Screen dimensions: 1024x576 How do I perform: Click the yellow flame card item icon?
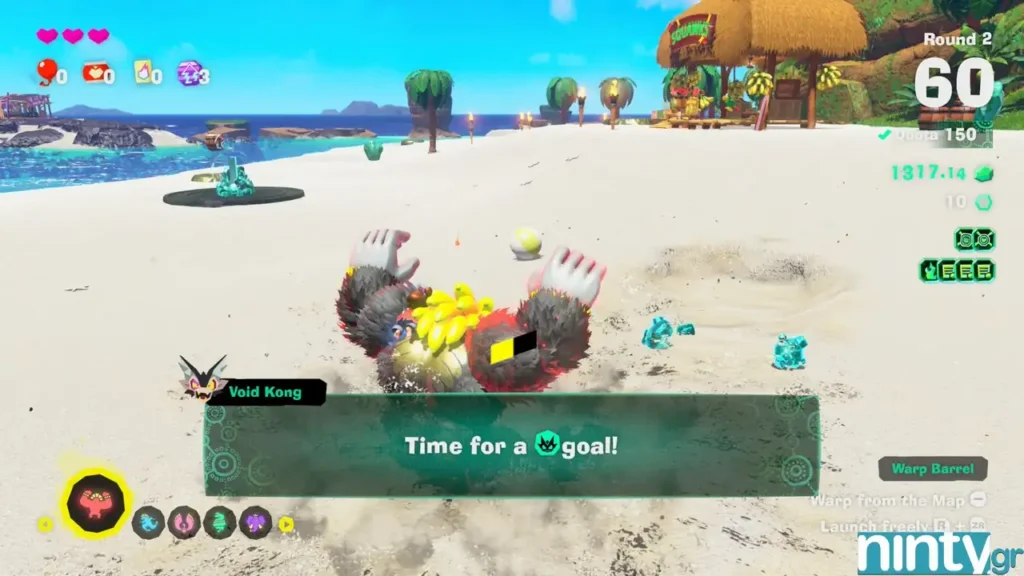pos(143,72)
